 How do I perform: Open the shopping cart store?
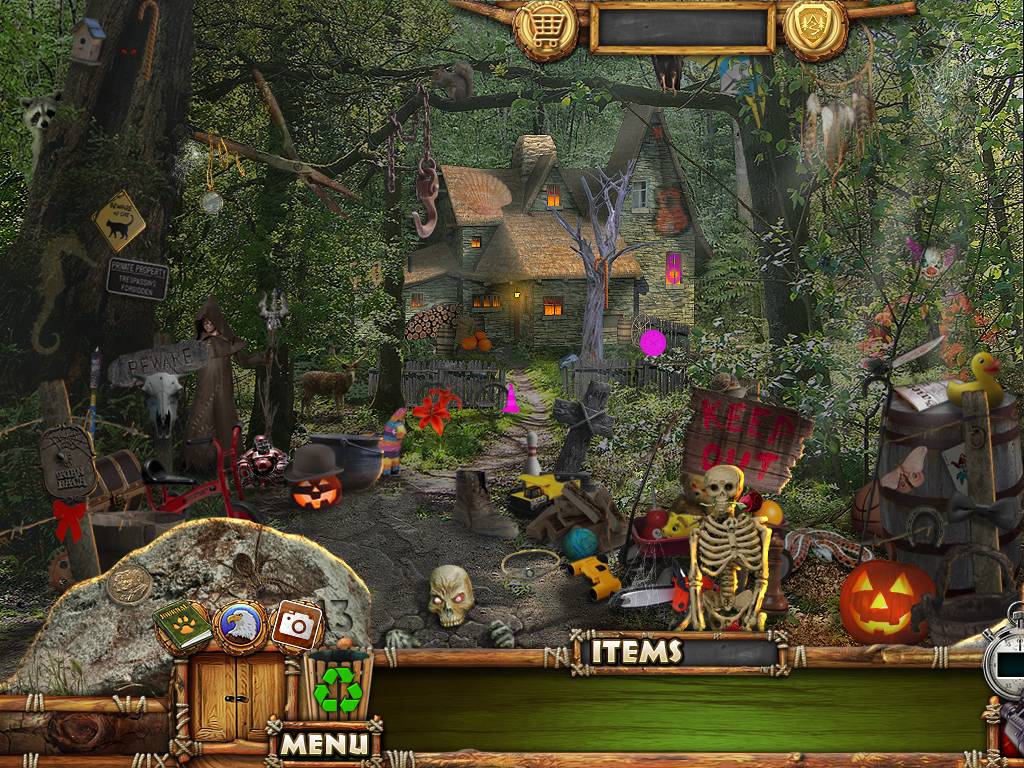545,29
